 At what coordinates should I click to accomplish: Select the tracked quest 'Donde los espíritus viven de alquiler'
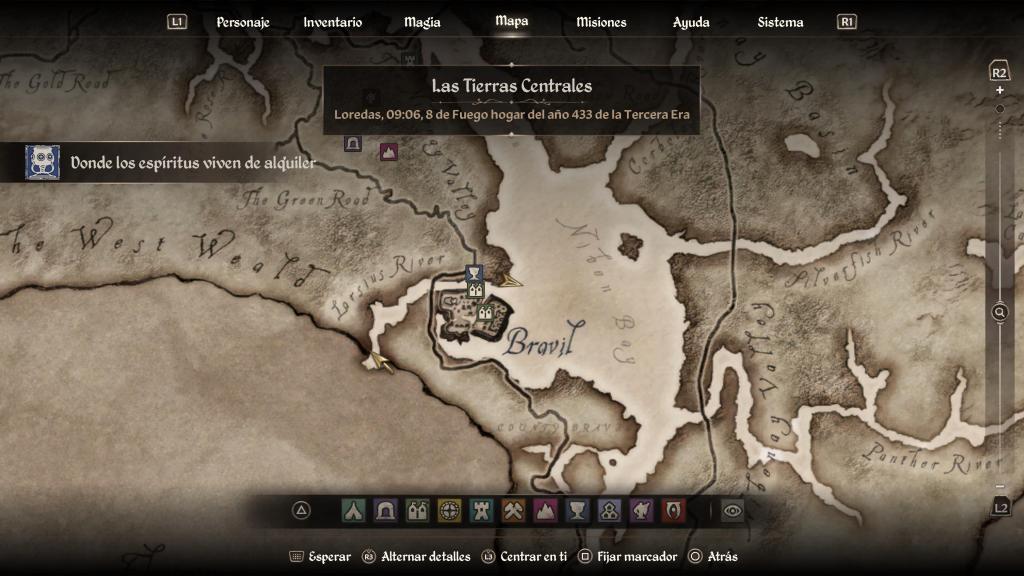tap(192, 163)
